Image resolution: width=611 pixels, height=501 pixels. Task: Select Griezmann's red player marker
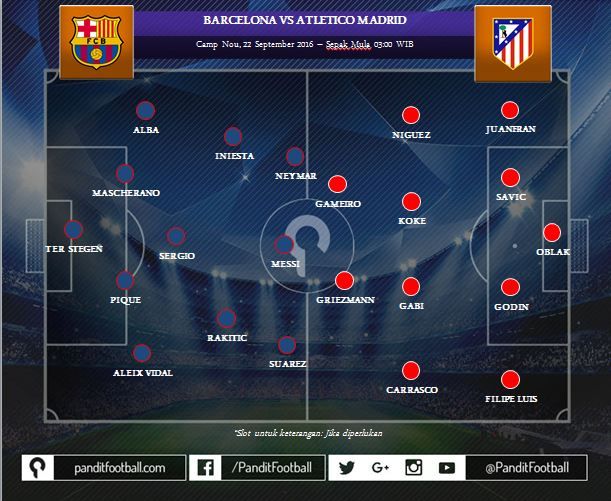point(344,281)
